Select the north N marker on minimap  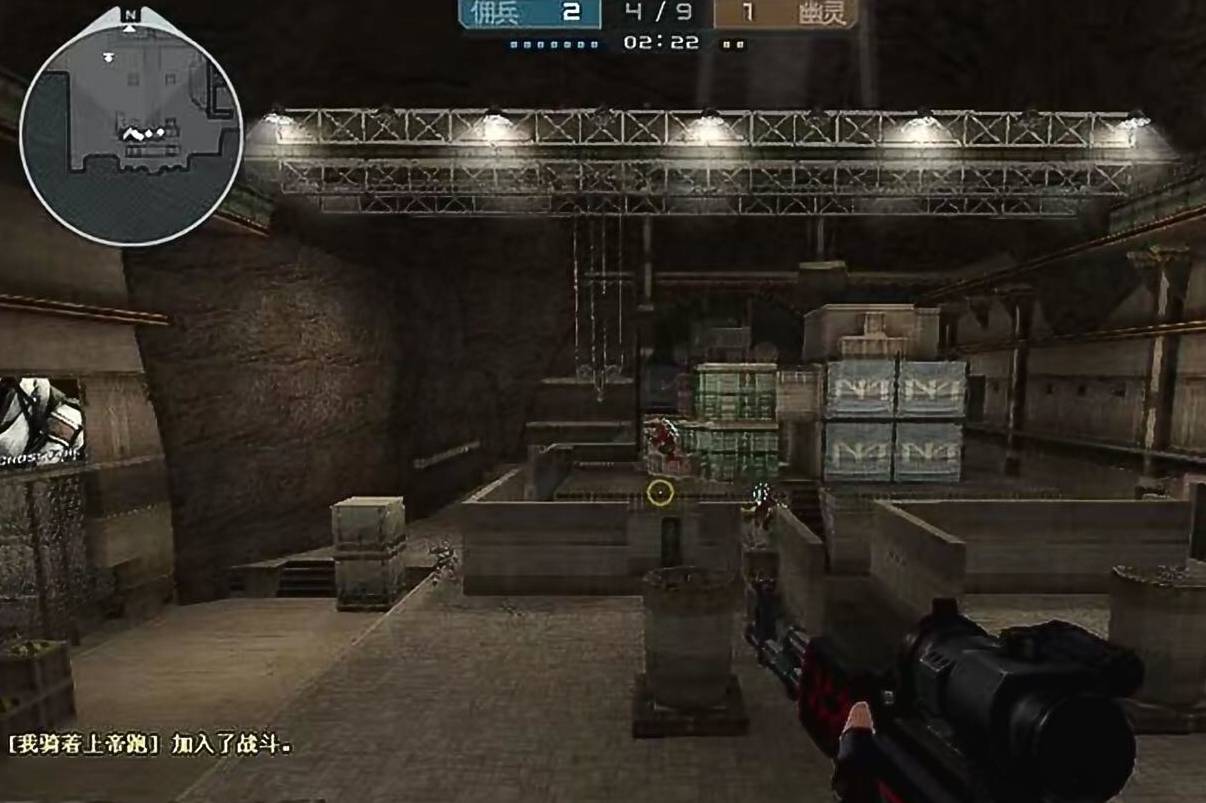click(x=130, y=15)
